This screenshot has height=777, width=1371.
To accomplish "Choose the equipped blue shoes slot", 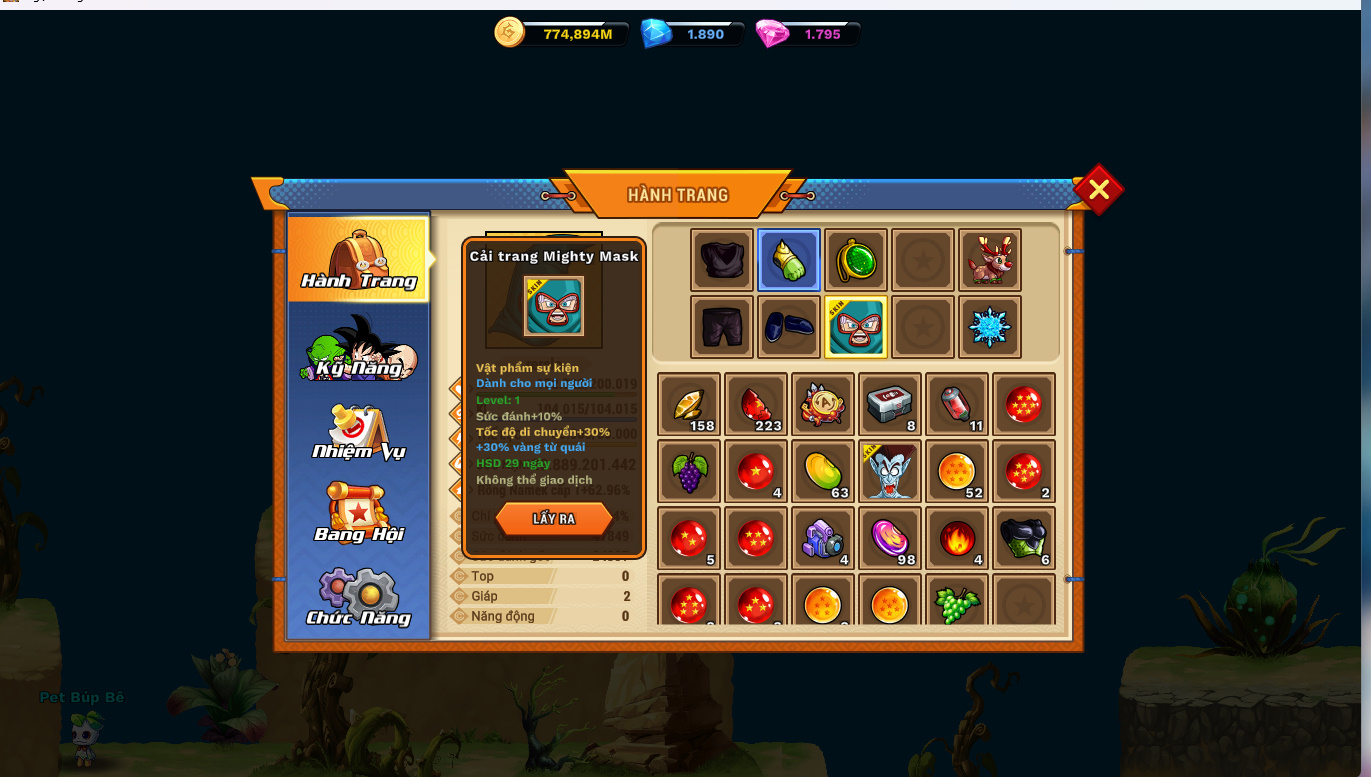I will pos(789,327).
